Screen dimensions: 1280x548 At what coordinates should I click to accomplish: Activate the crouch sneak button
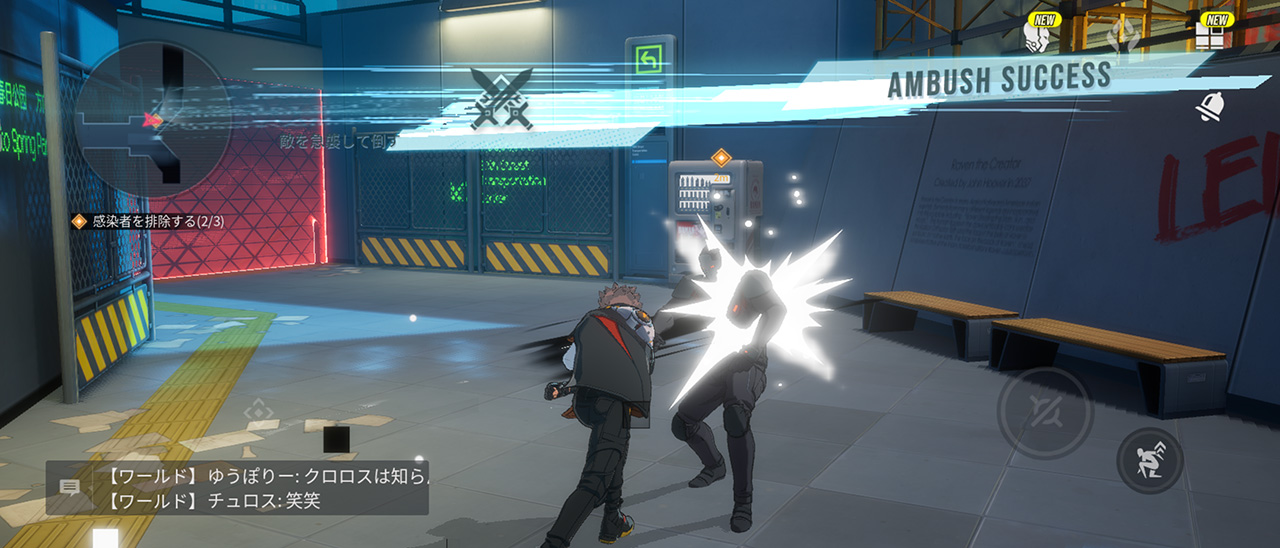coord(1150,461)
